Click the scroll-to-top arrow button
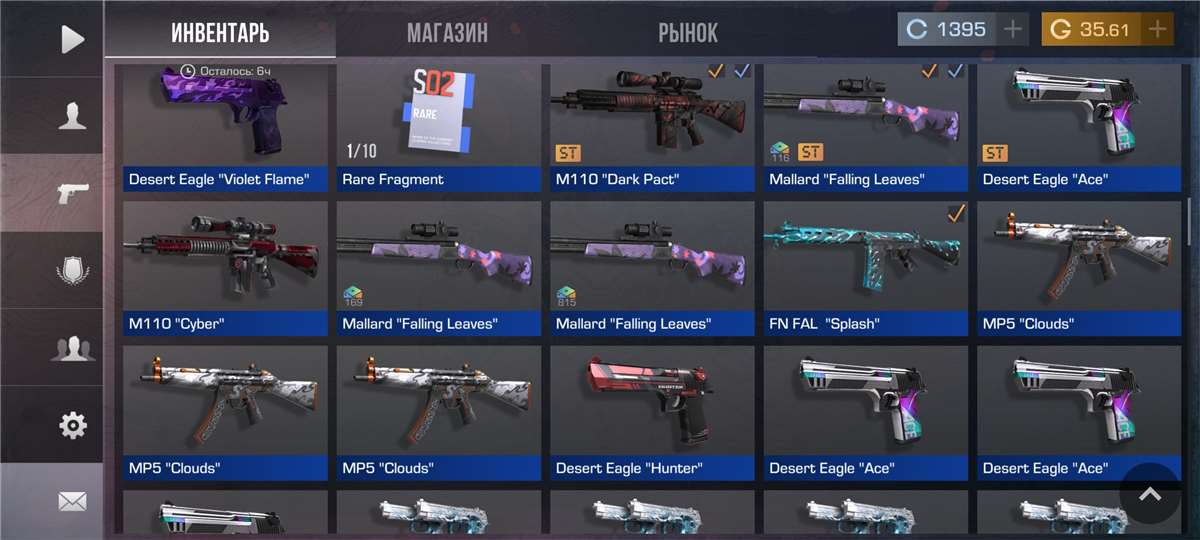This screenshot has width=1200, height=540. coord(1150,494)
